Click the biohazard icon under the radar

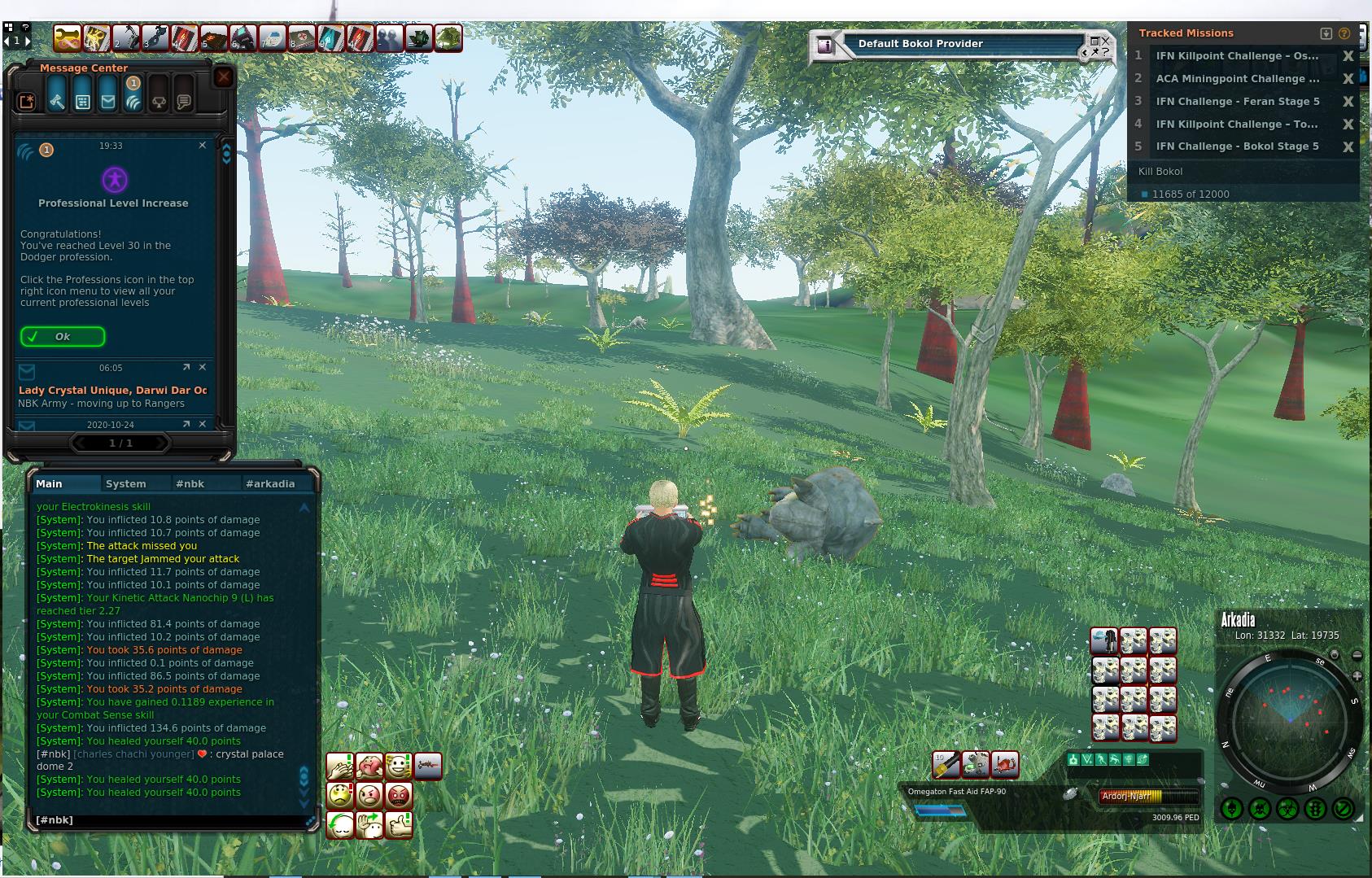click(x=1287, y=809)
